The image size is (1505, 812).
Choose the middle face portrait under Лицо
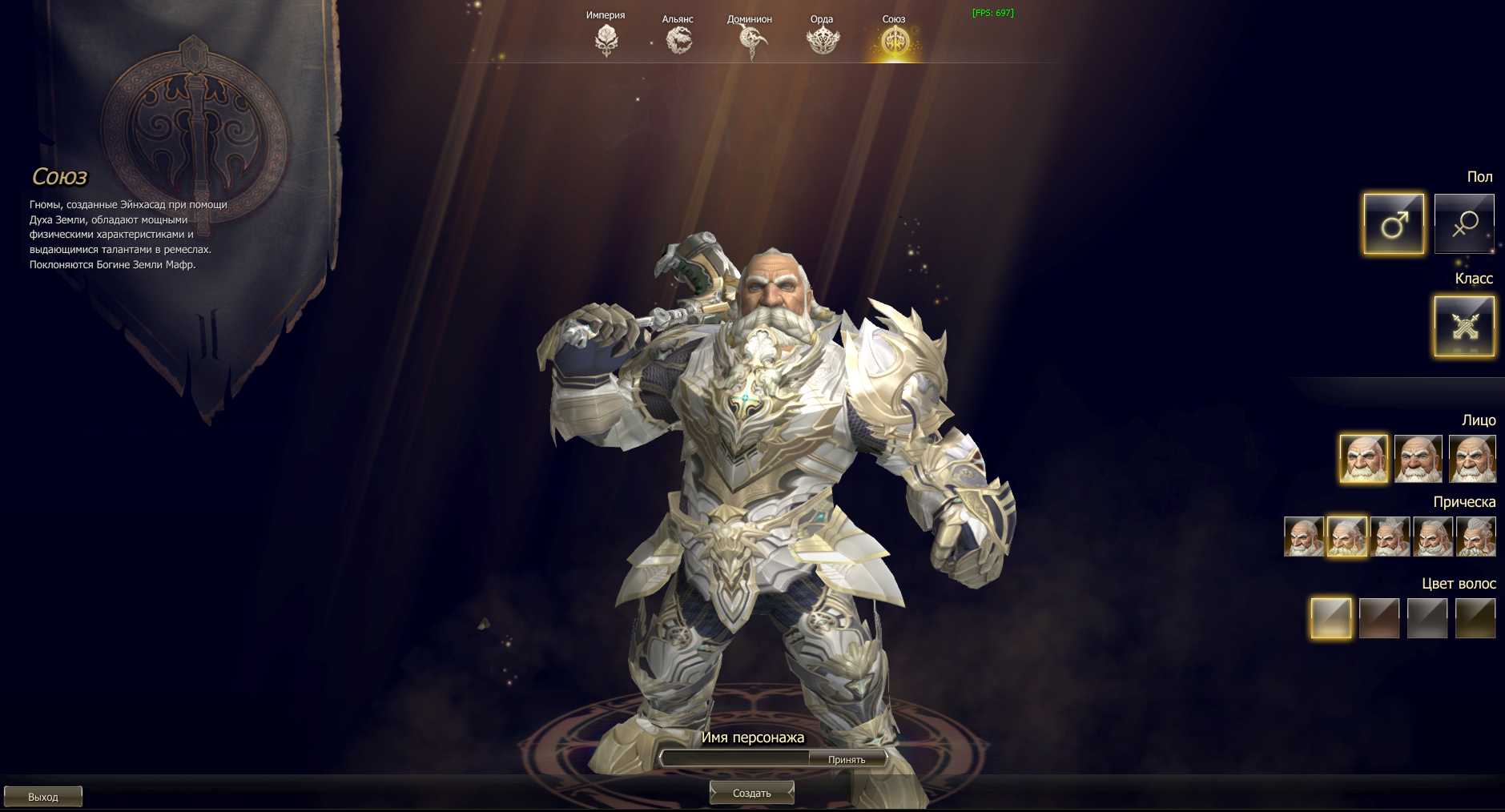[x=1418, y=459]
